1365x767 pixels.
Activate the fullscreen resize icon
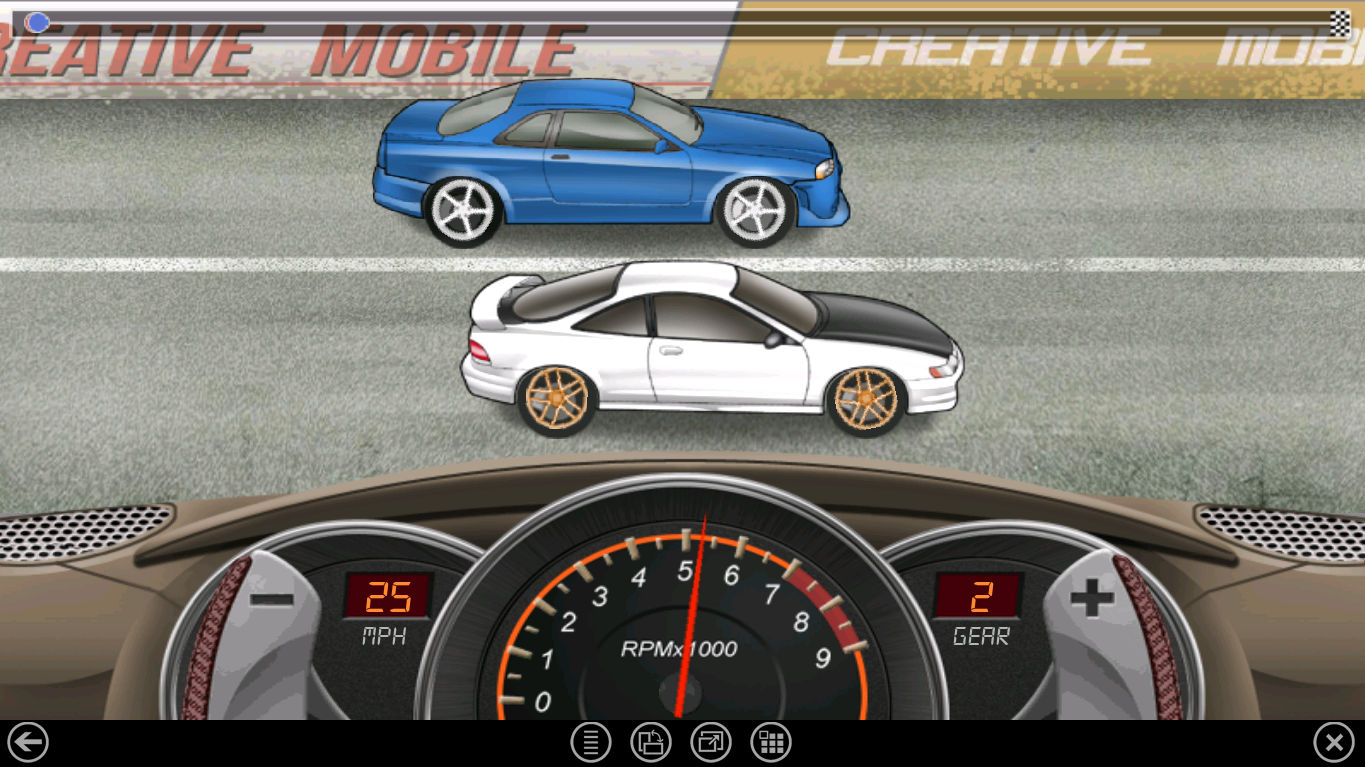coord(711,743)
